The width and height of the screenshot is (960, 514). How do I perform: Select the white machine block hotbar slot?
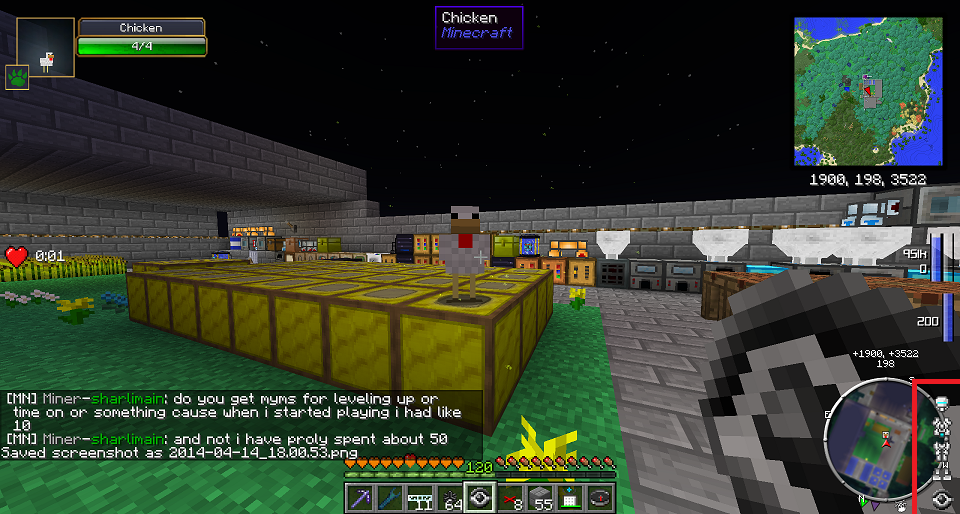tap(571, 498)
